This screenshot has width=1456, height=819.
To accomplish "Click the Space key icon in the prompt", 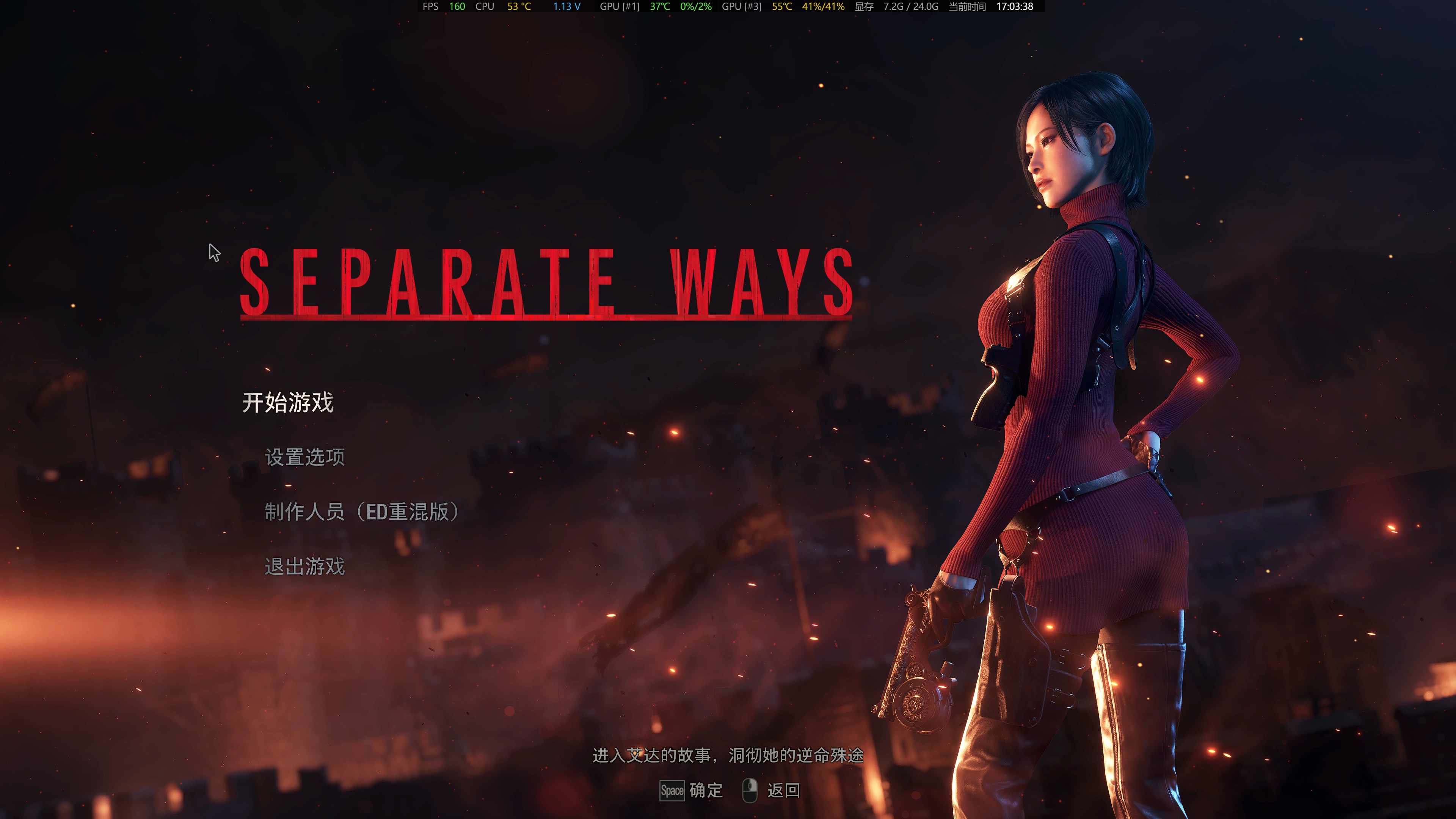I will click(673, 791).
